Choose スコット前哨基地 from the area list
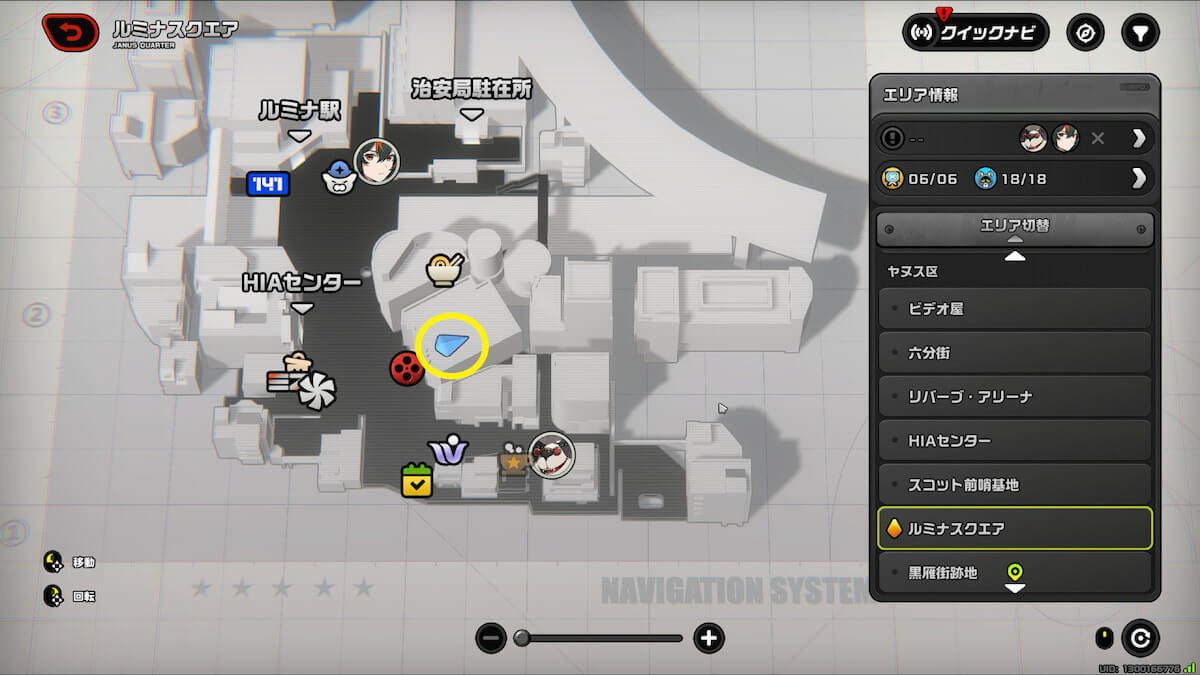Screen dimensions: 1200x675 point(1014,485)
